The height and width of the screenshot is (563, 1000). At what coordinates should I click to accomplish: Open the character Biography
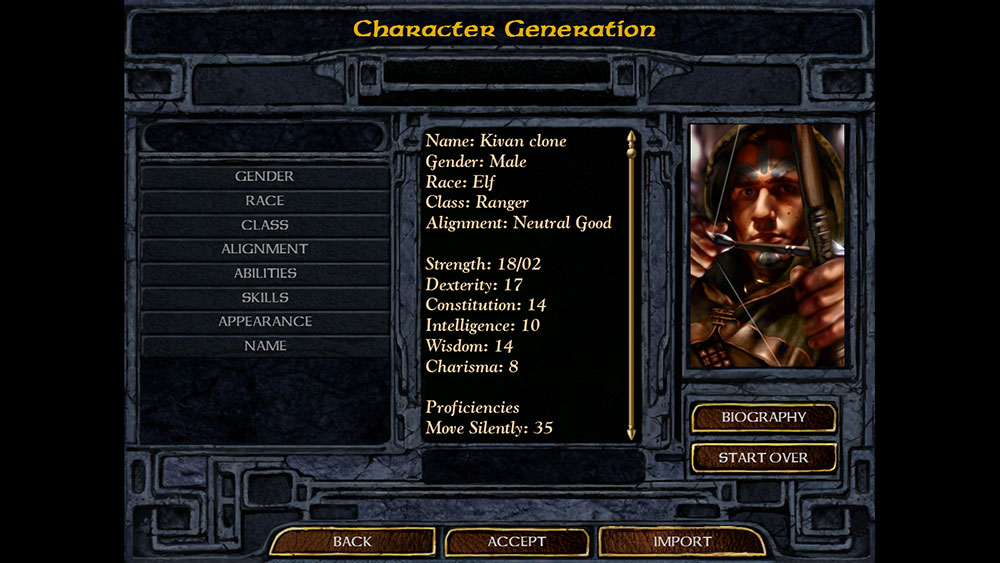click(x=763, y=417)
